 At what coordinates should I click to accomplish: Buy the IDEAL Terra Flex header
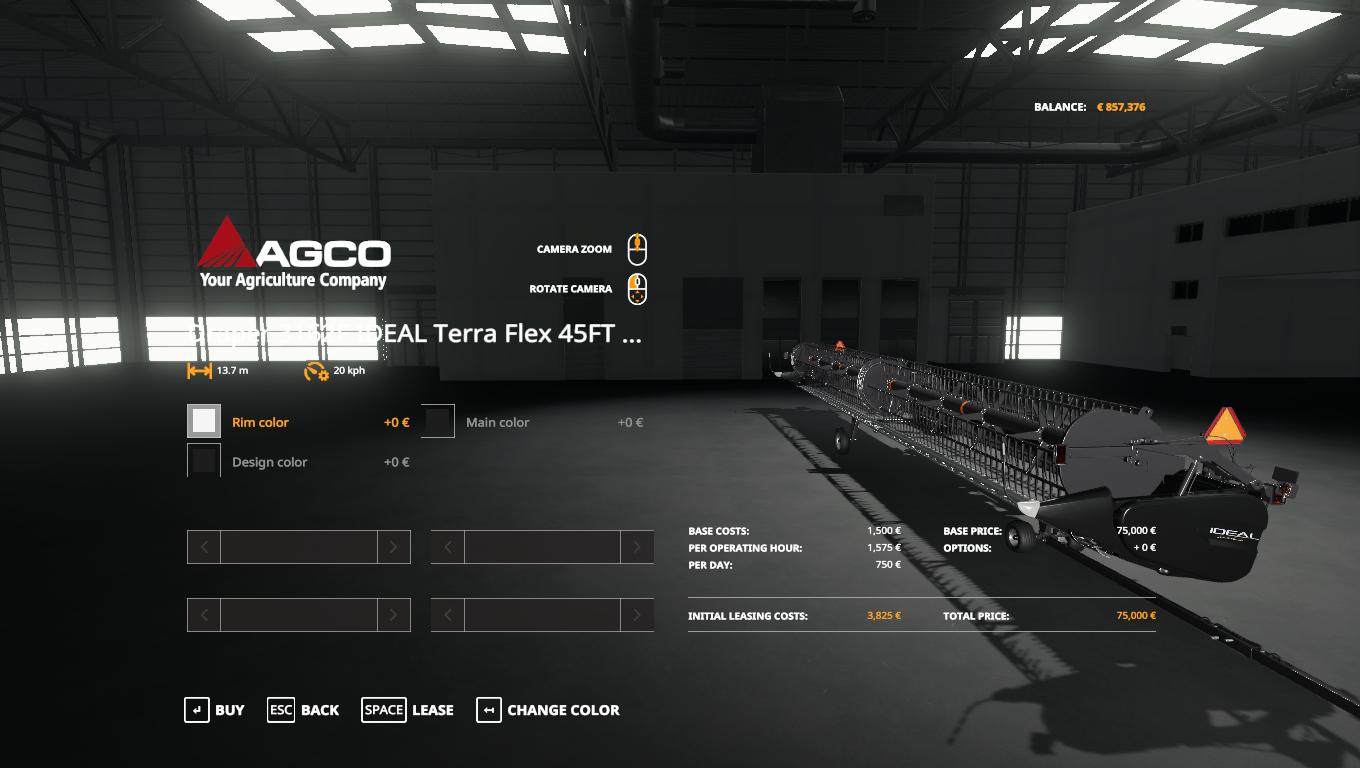(x=214, y=710)
